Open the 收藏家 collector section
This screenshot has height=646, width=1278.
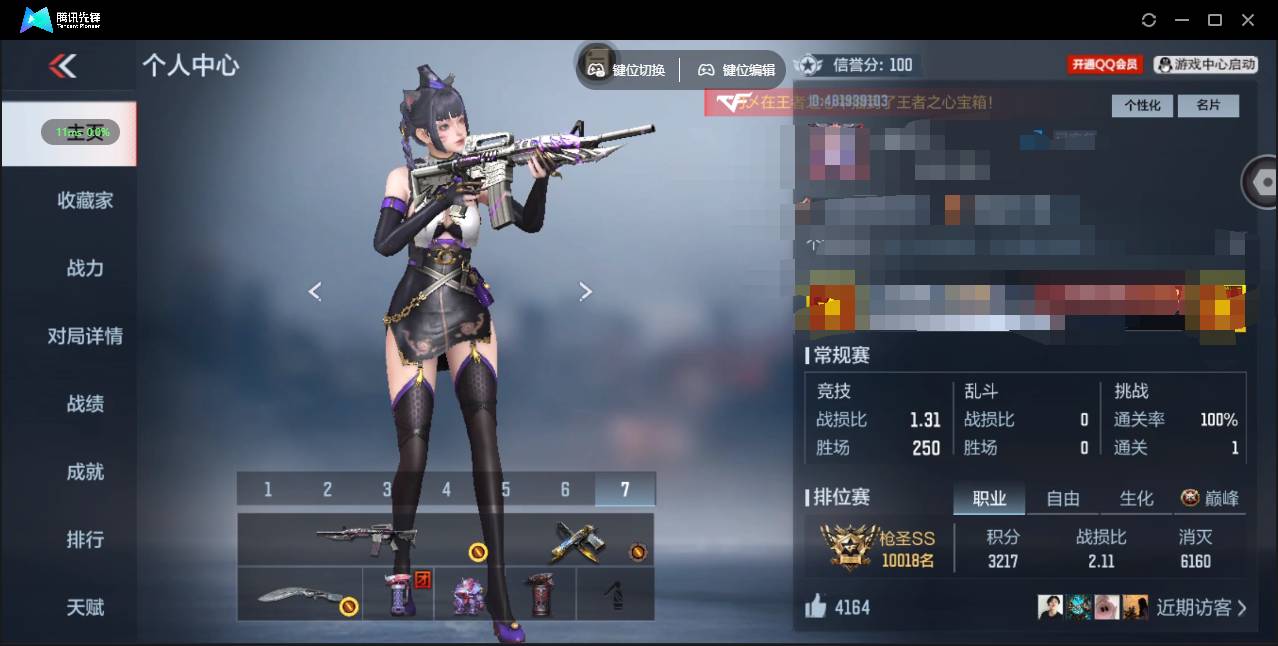click(85, 200)
